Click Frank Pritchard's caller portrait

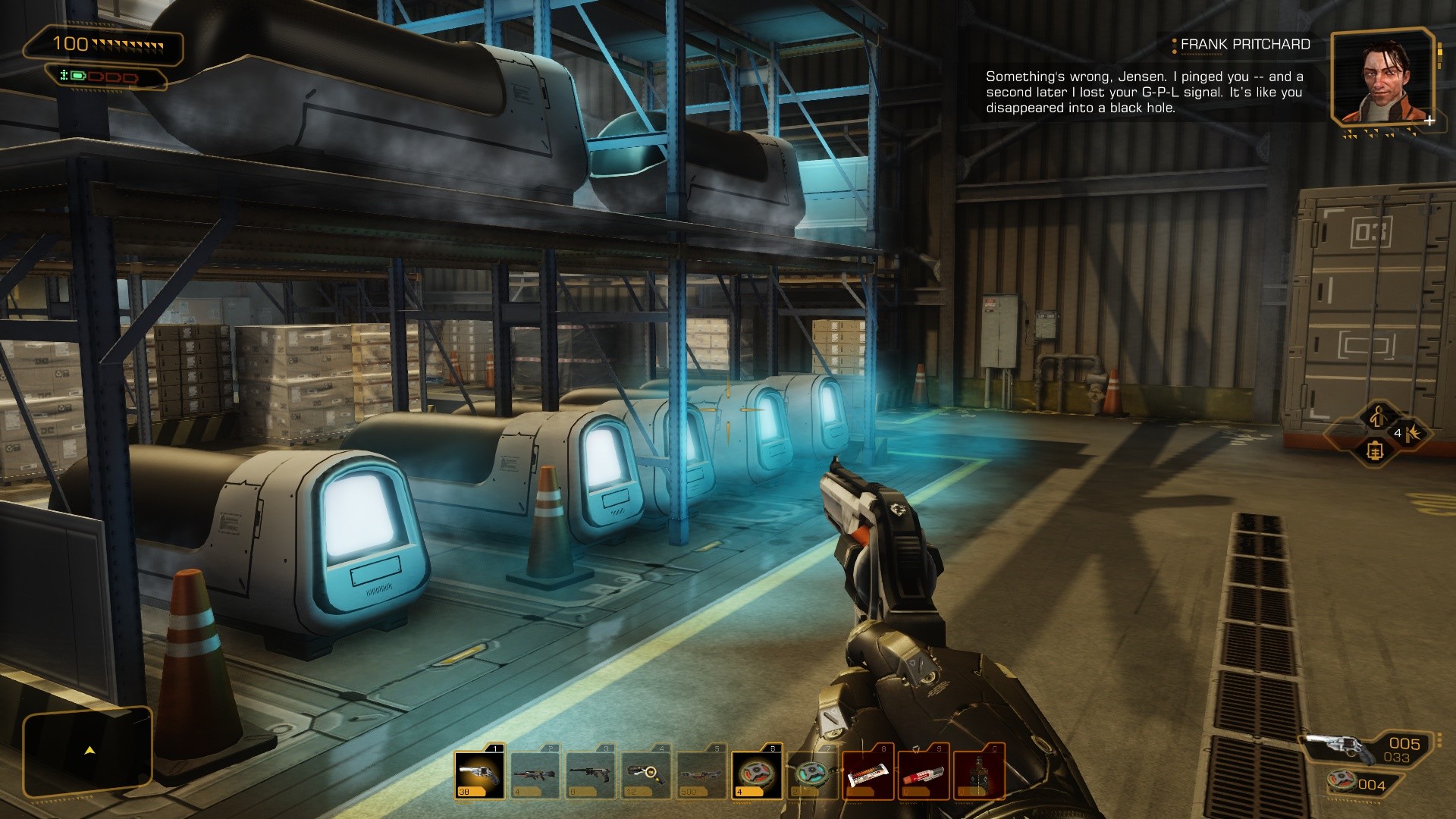(1382, 77)
